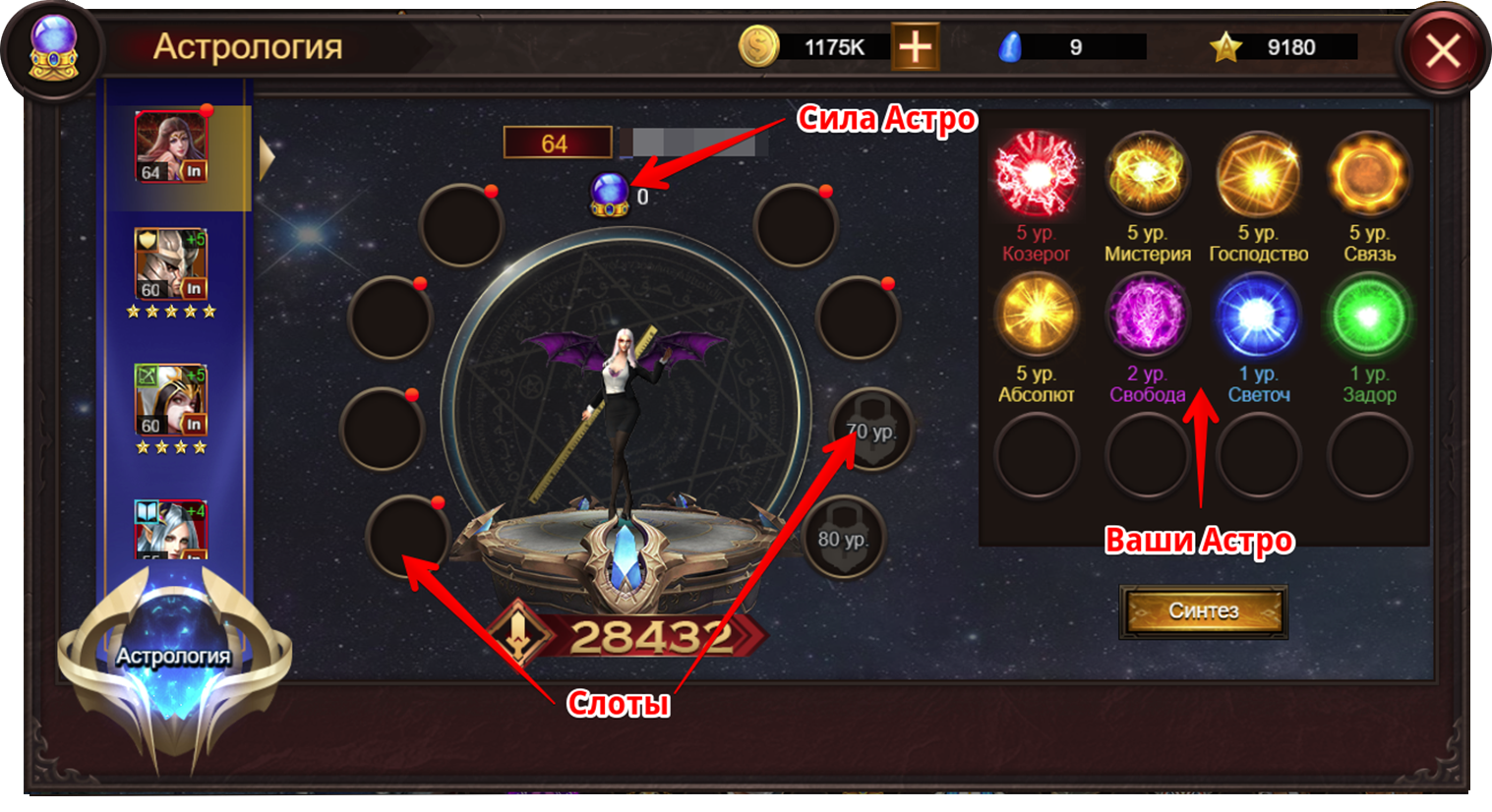Select the blue Светоч astro orb
This screenshot has height=812, width=1492.
pyautogui.click(x=1258, y=315)
